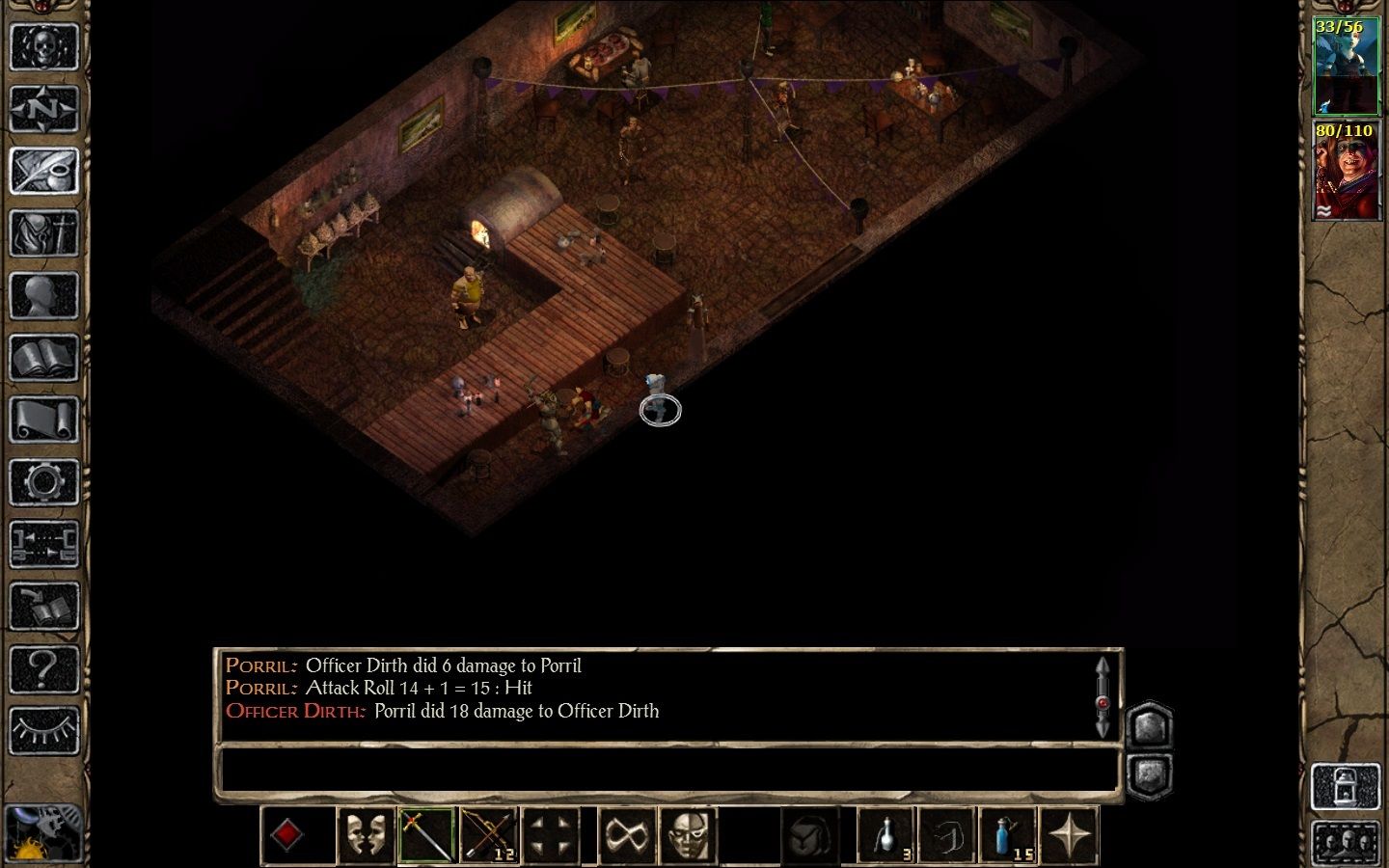Collapse the message log with the lower stone button

pyautogui.click(x=1150, y=773)
